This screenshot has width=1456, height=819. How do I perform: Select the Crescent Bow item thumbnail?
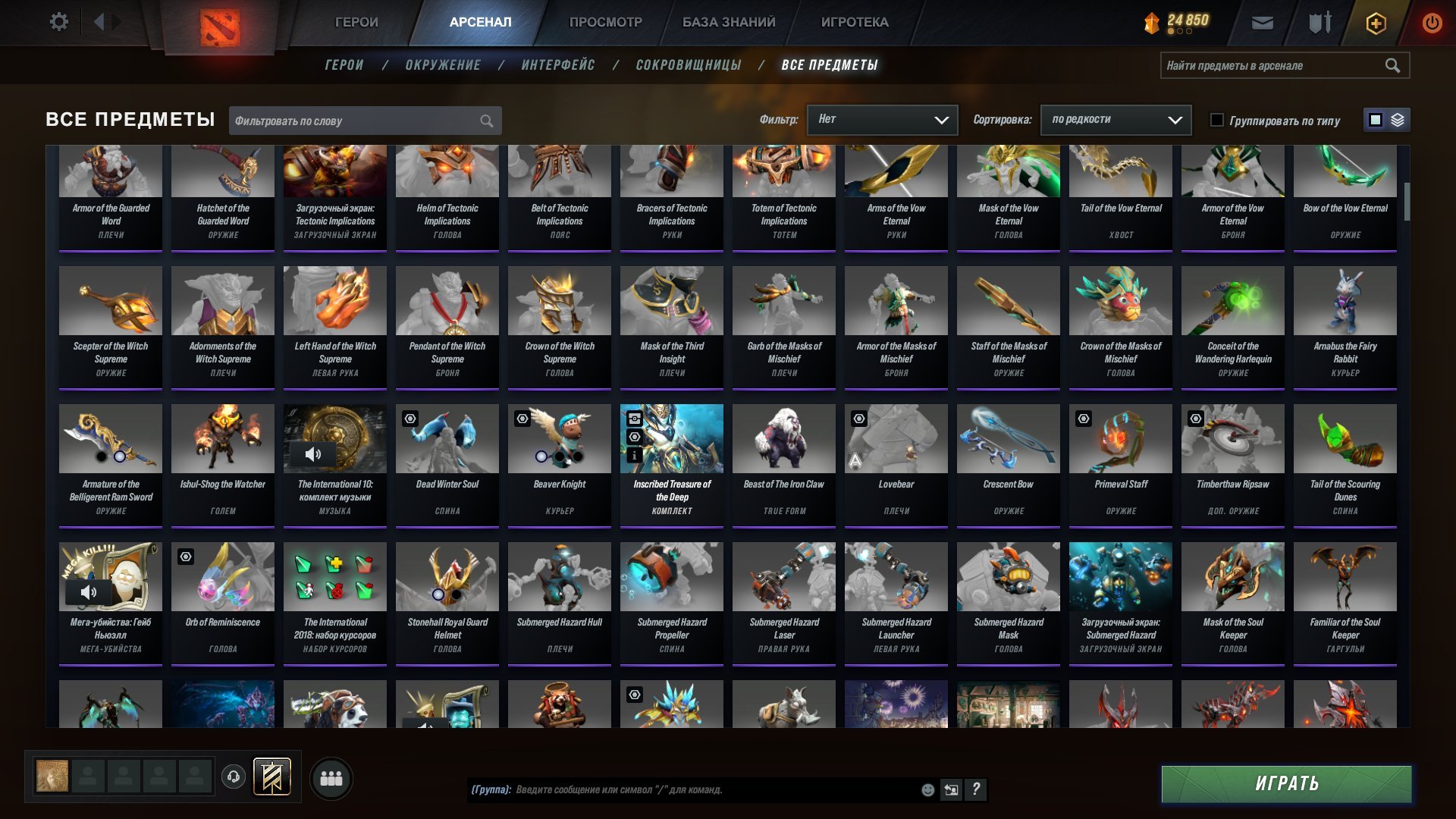1007,438
